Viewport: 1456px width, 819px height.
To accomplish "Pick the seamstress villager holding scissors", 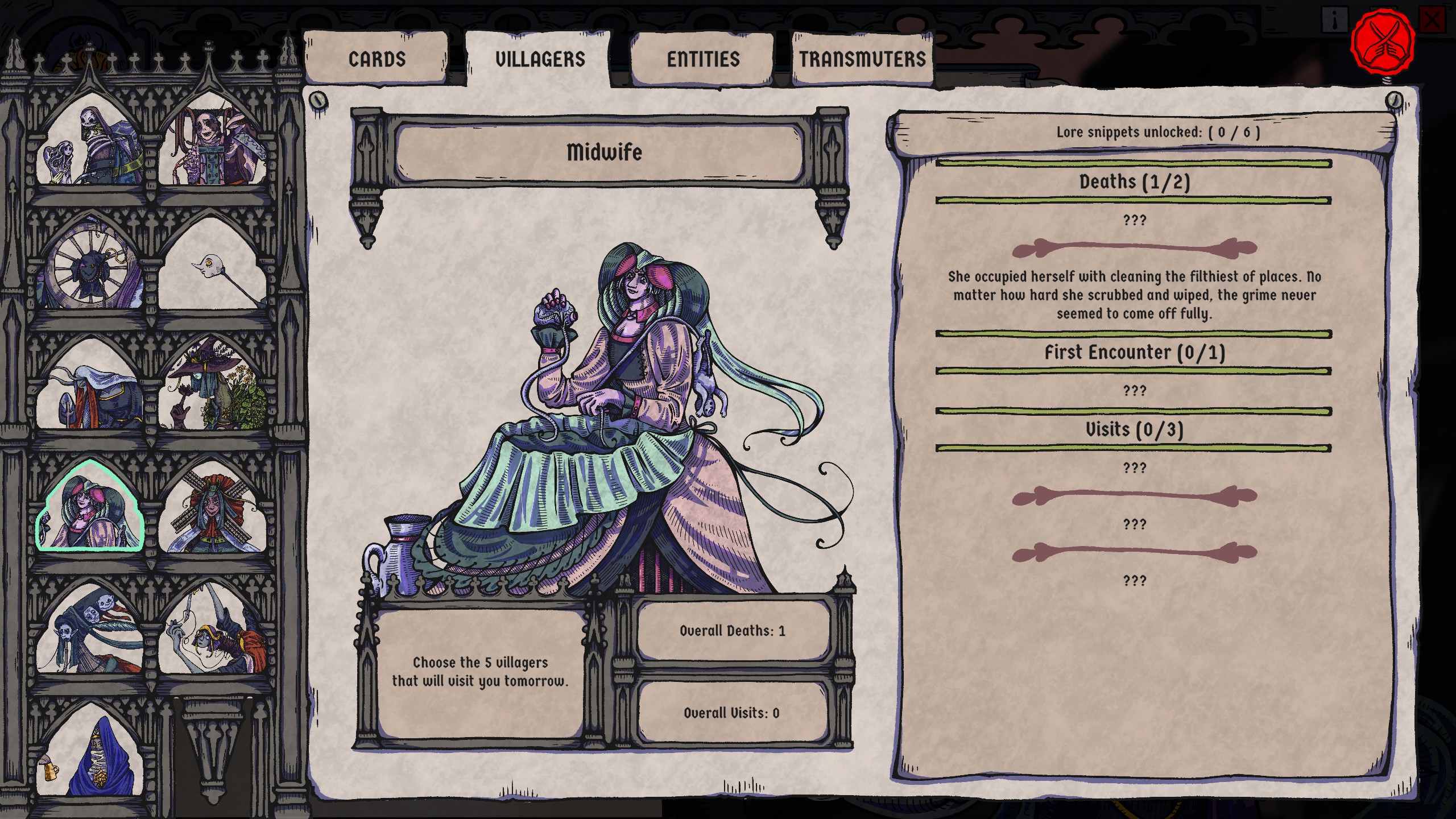I will (214, 631).
